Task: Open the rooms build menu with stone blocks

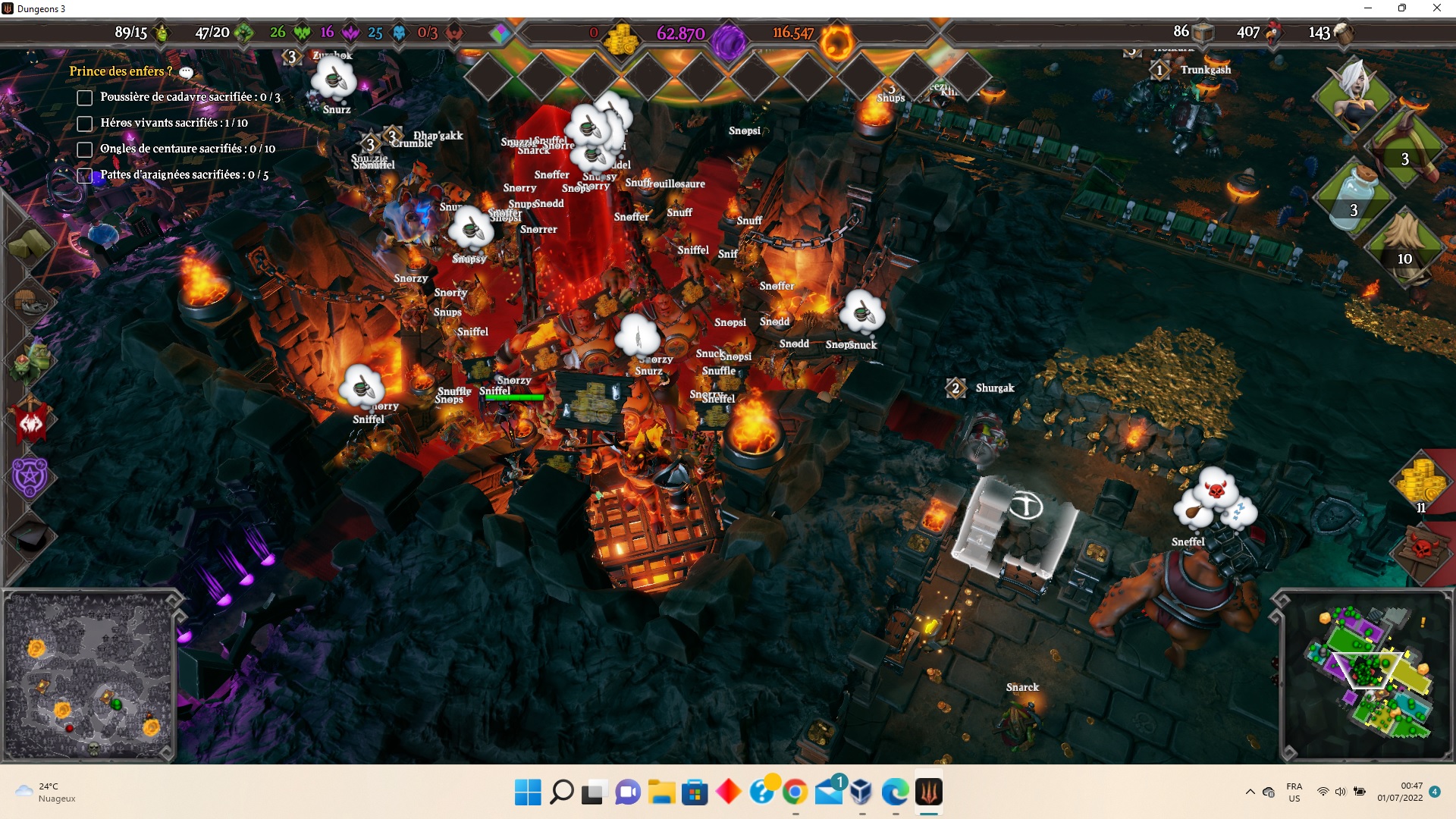Action: coord(29,244)
